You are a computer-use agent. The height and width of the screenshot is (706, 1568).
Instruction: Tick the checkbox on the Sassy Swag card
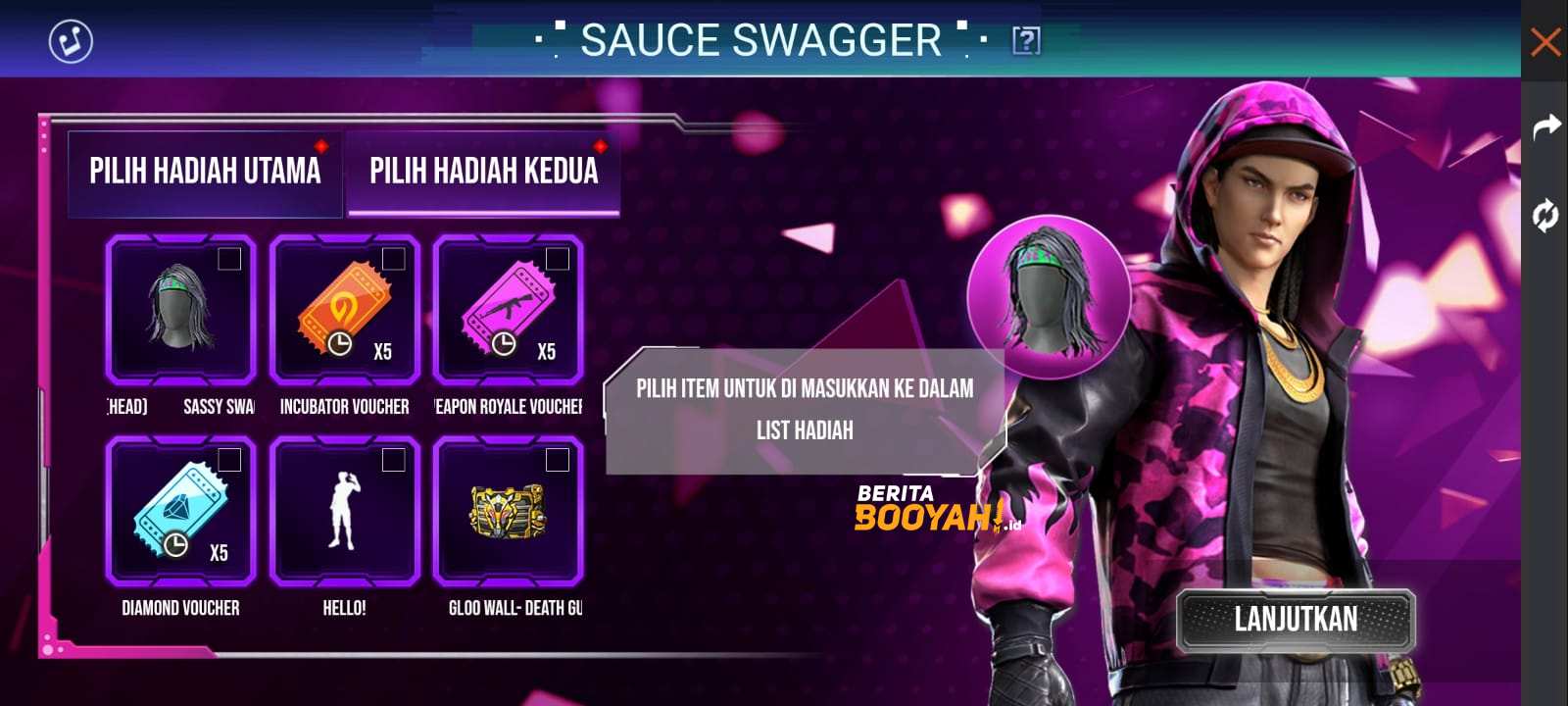click(x=228, y=257)
